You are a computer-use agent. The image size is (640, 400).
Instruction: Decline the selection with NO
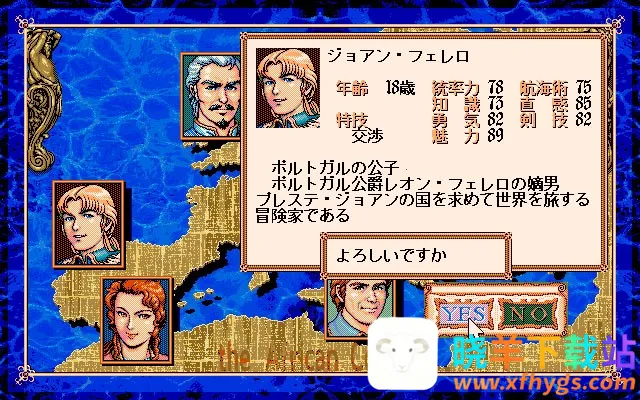528,313
